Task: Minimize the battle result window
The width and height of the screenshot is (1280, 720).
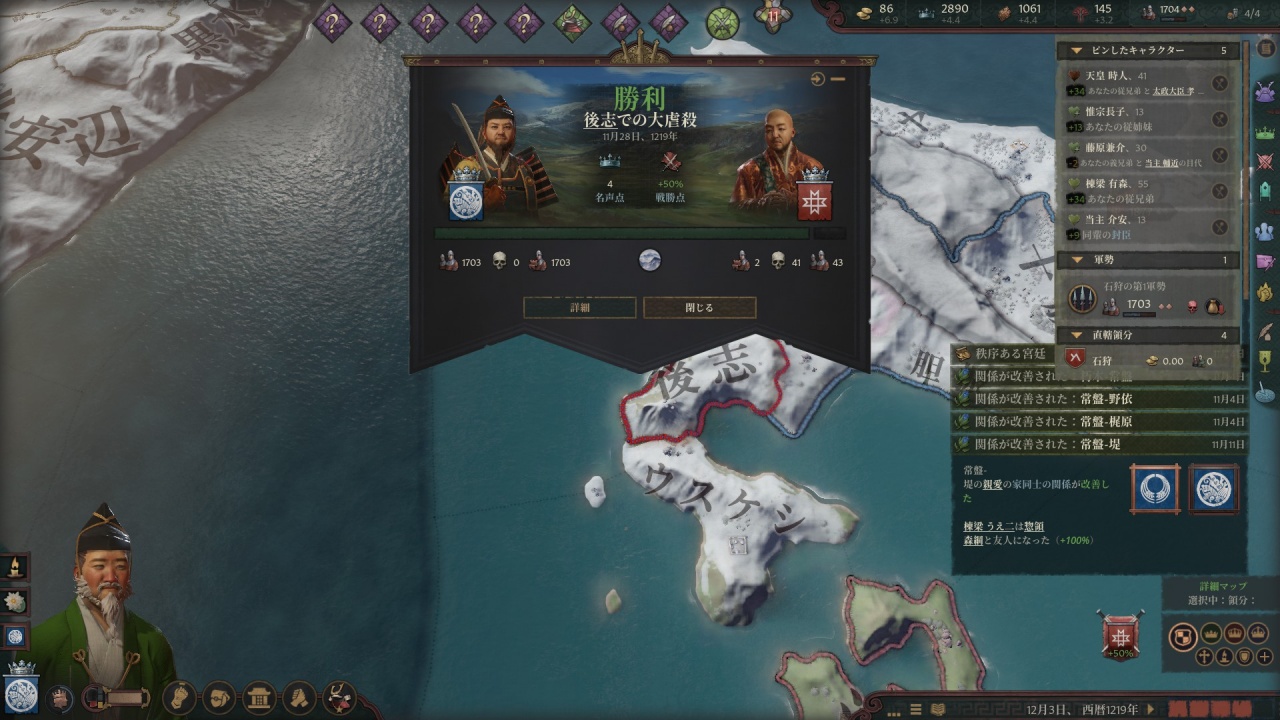Action: [x=838, y=79]
